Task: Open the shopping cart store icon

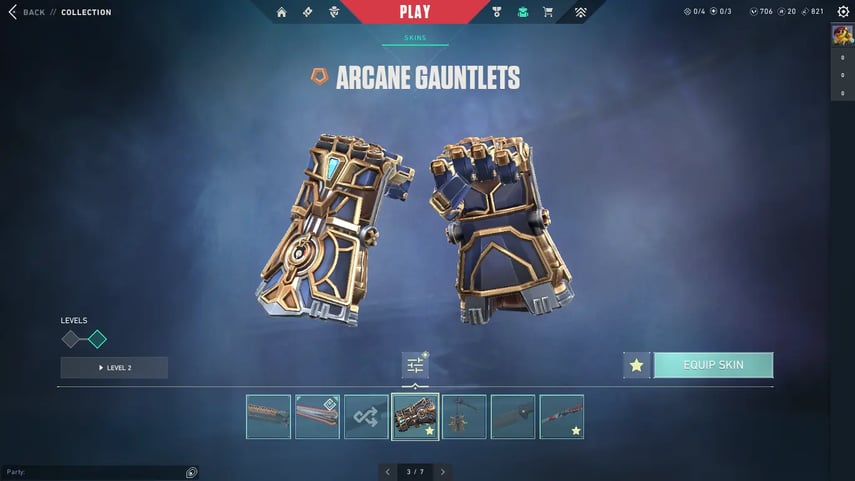Action: coord(547,12)
